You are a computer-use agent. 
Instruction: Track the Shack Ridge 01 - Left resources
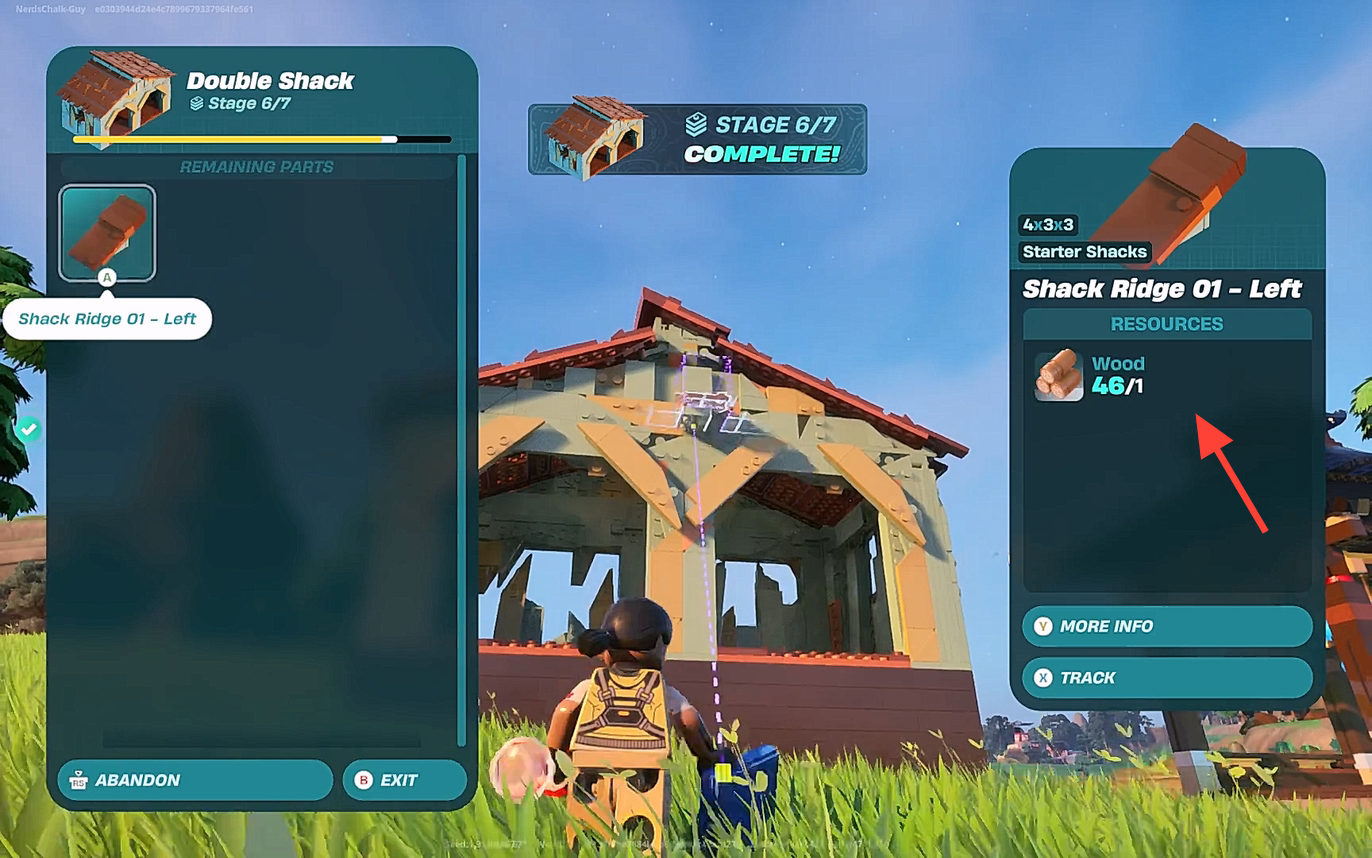[x=1166, y=678]
